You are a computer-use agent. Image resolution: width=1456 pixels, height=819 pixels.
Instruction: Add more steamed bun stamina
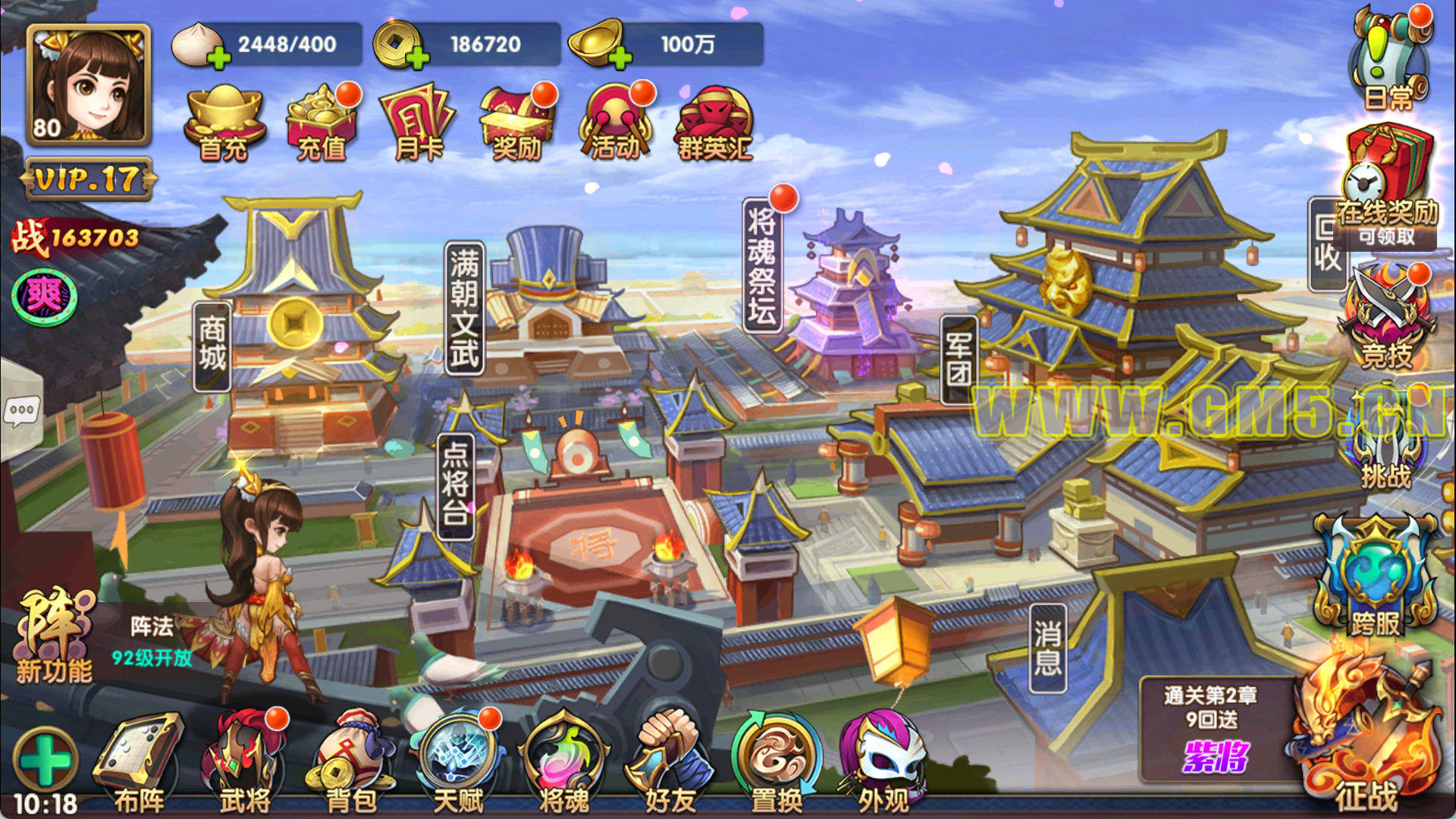point(218,57)
